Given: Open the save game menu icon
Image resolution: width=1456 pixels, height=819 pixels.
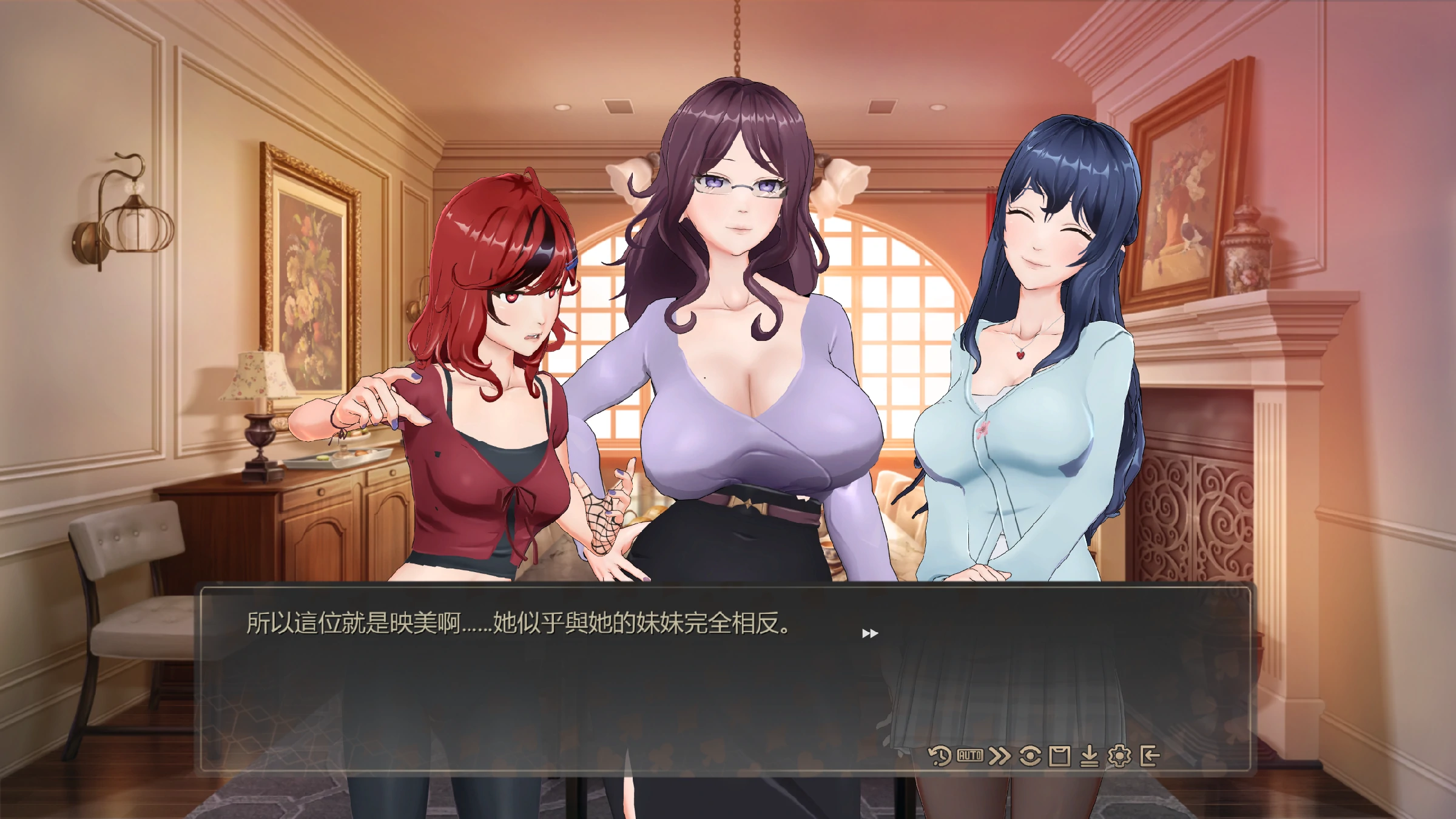Looking at the screenshot, I should (x=1060, y=756).
